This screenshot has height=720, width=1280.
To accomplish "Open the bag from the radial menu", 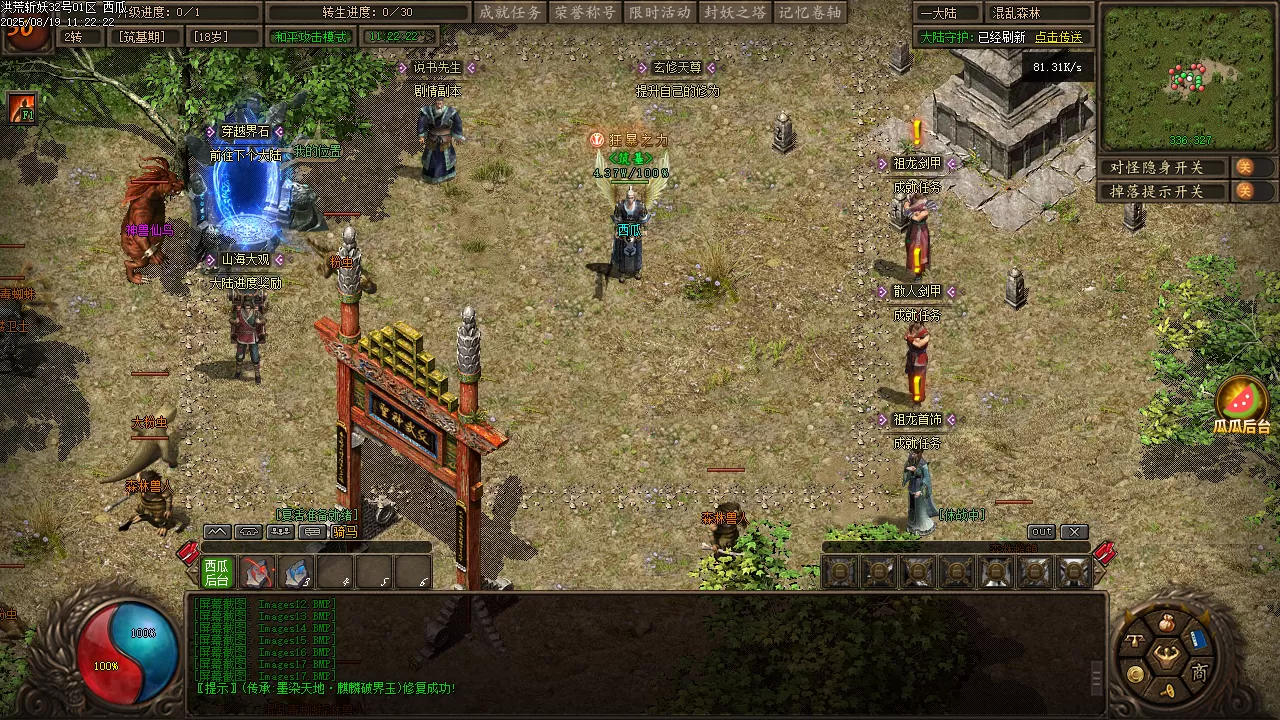I will tap(1165, 624).
